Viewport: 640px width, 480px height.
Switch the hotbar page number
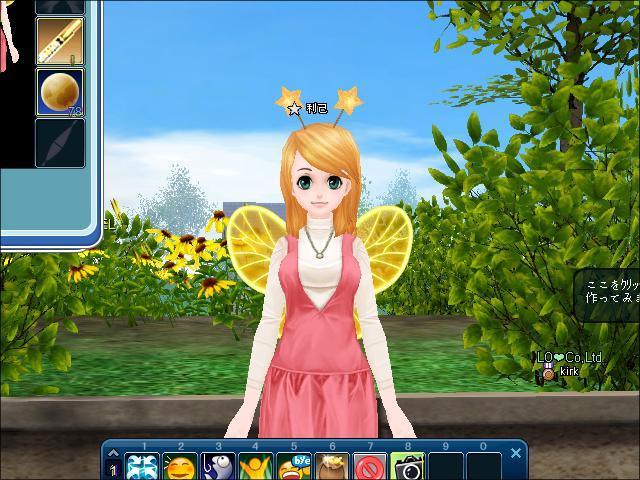[x=113, y=467]
